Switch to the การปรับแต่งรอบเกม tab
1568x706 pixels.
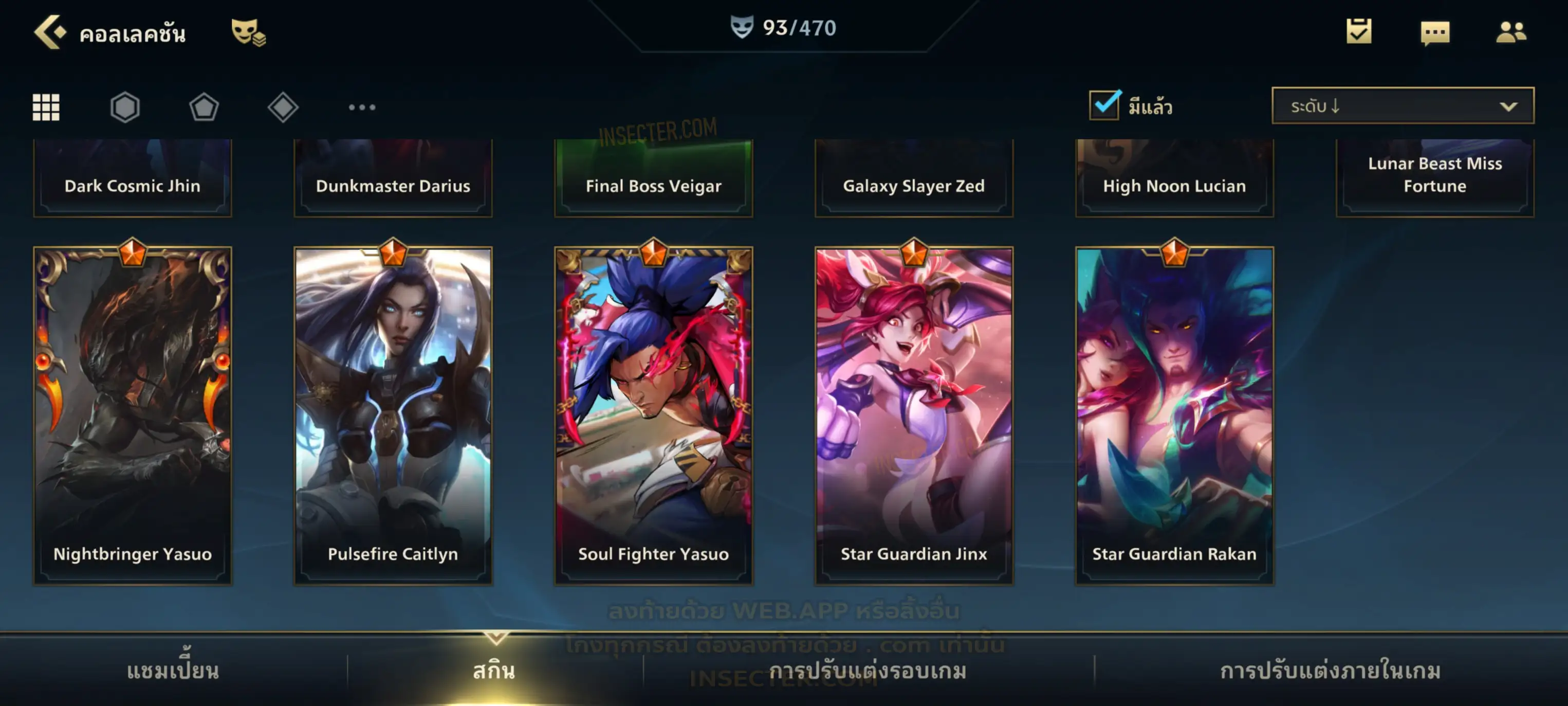click(x=868, y=670)
